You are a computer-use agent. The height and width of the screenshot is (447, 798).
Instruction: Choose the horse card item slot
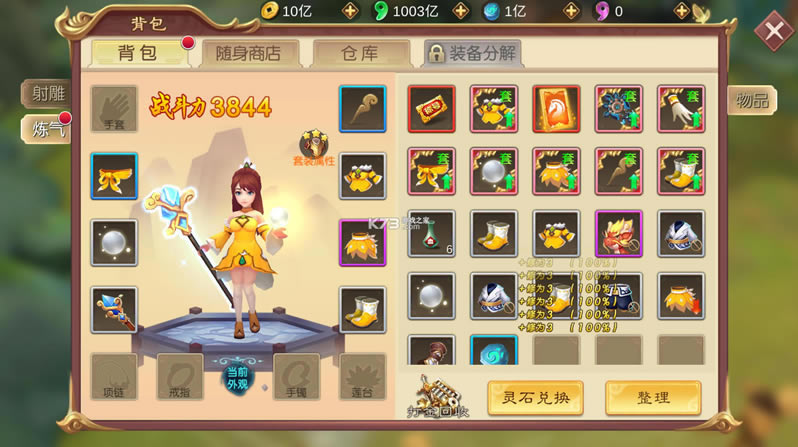[556, 109]
